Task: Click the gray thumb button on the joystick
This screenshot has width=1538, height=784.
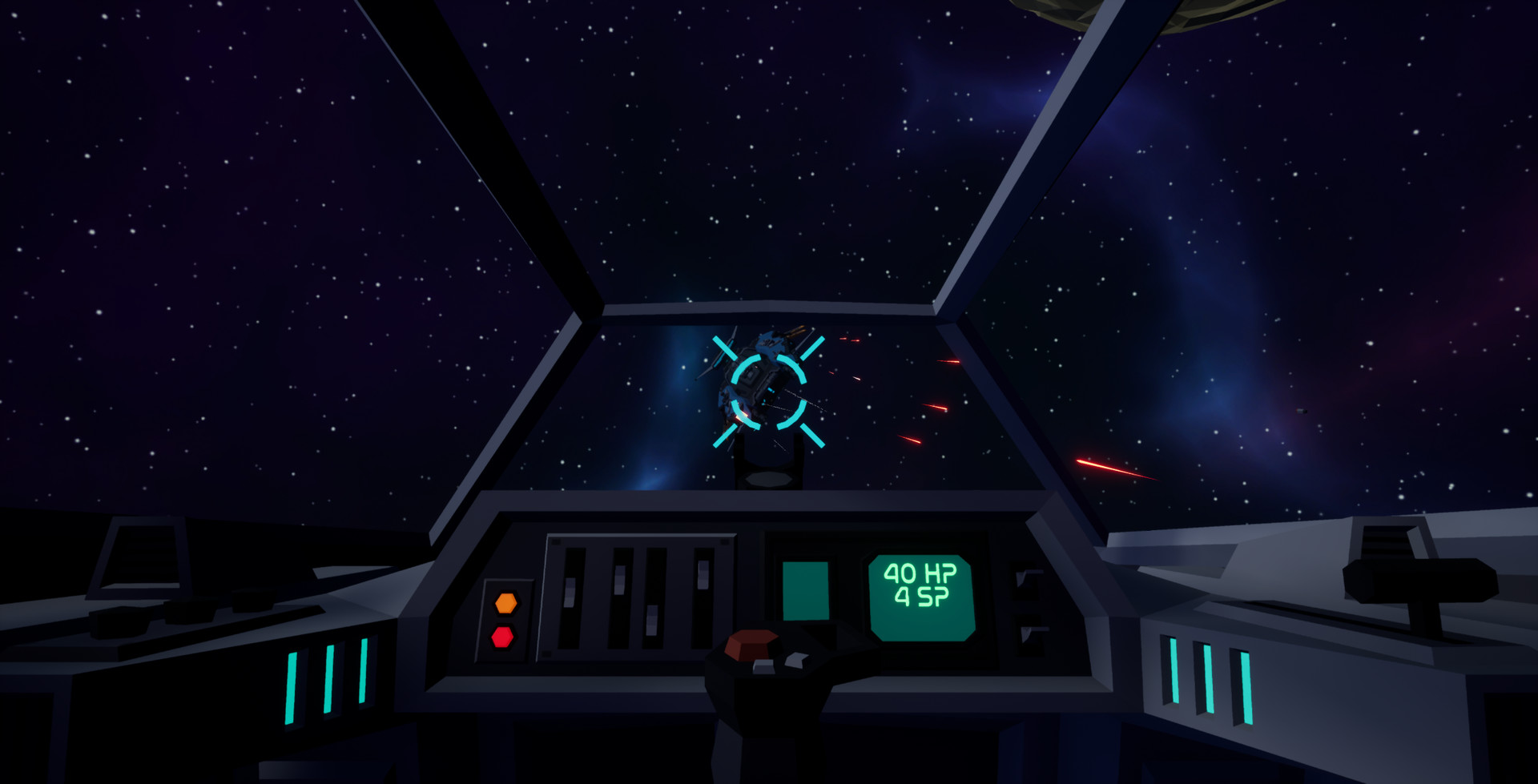Action: [x=764, y=667]
